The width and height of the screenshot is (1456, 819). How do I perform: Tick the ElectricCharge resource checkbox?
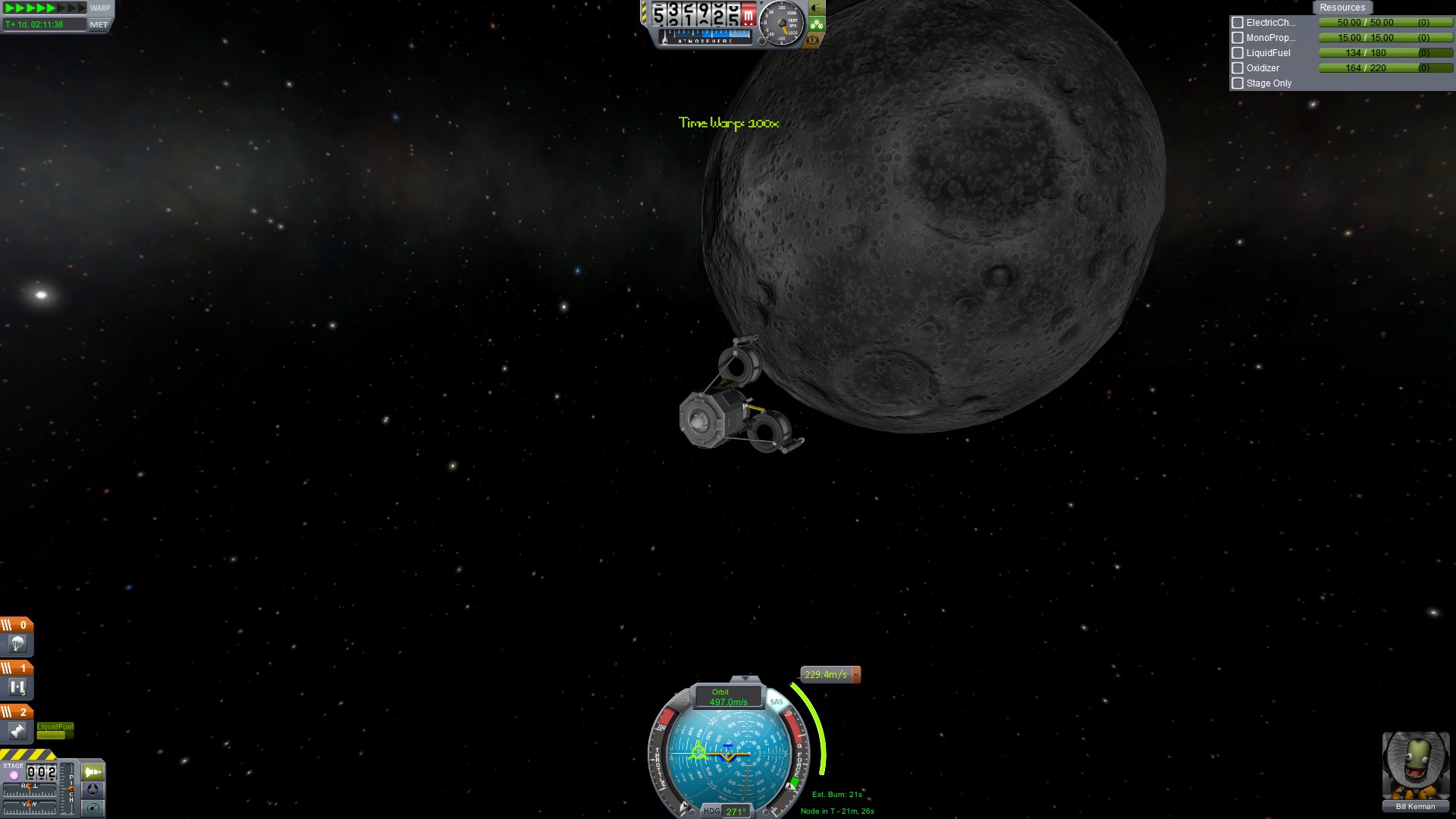pyautogui.click(x=1238, y=23)
